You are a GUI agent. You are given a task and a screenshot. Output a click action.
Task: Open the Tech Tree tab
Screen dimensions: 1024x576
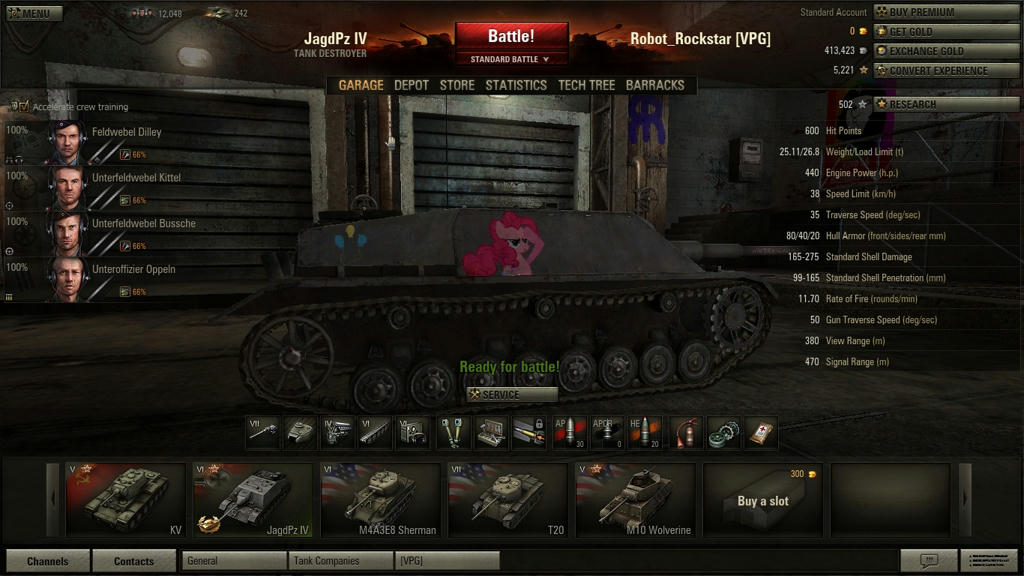pos(586,85)
